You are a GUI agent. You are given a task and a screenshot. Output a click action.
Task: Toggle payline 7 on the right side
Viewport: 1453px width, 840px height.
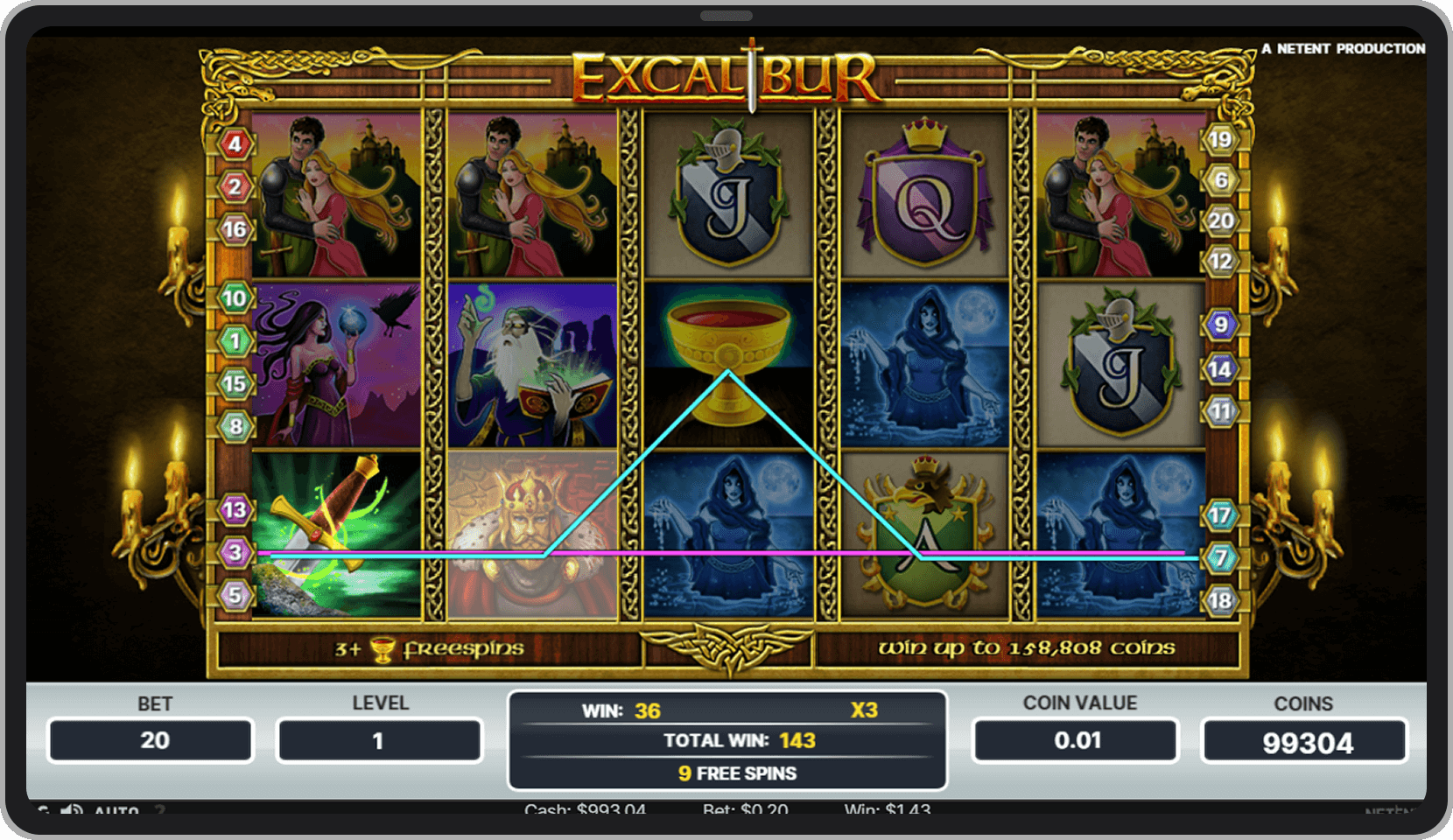(1219, 557)
